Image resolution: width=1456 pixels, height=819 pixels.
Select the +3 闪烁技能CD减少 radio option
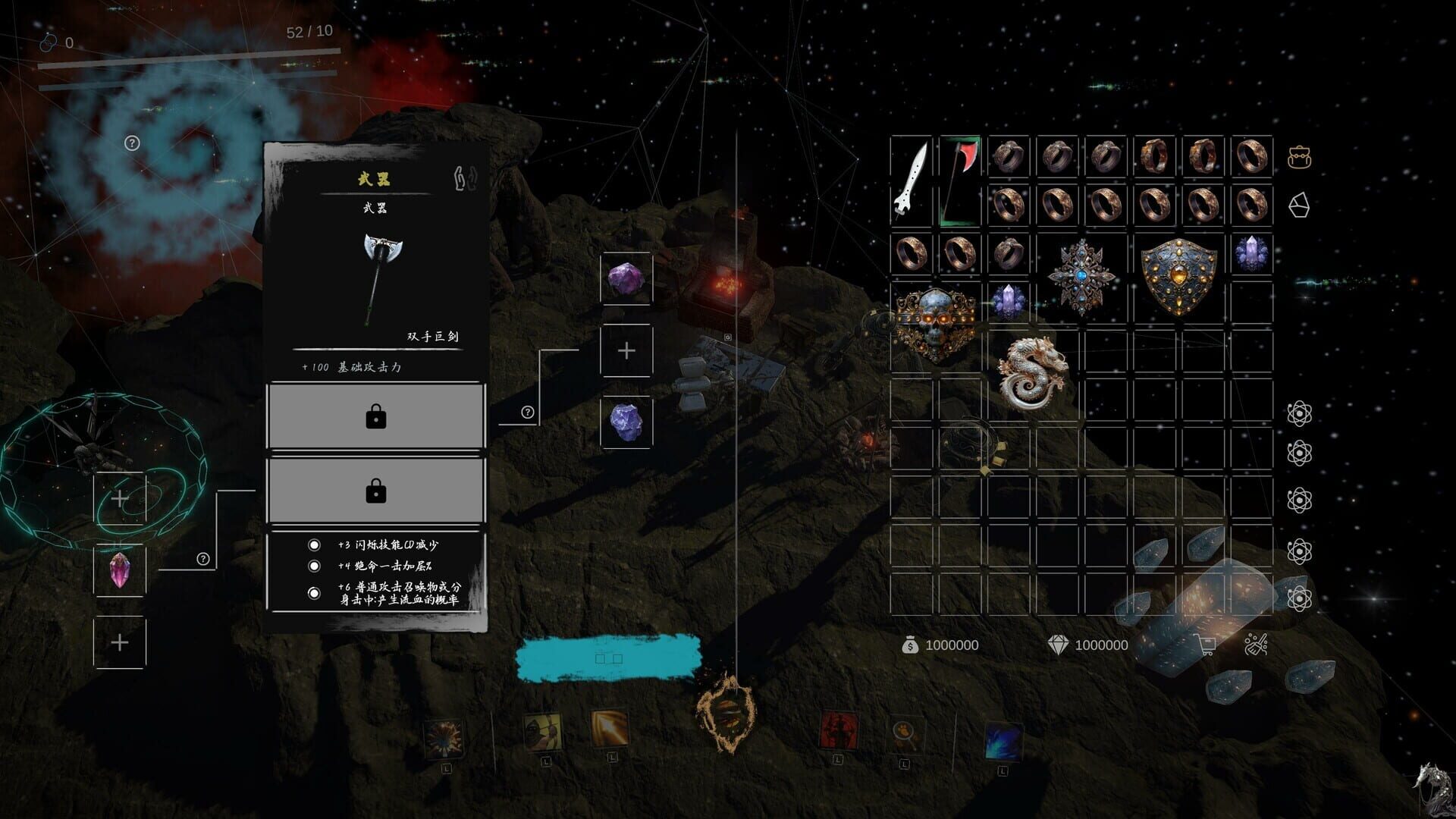pos(313,544)
